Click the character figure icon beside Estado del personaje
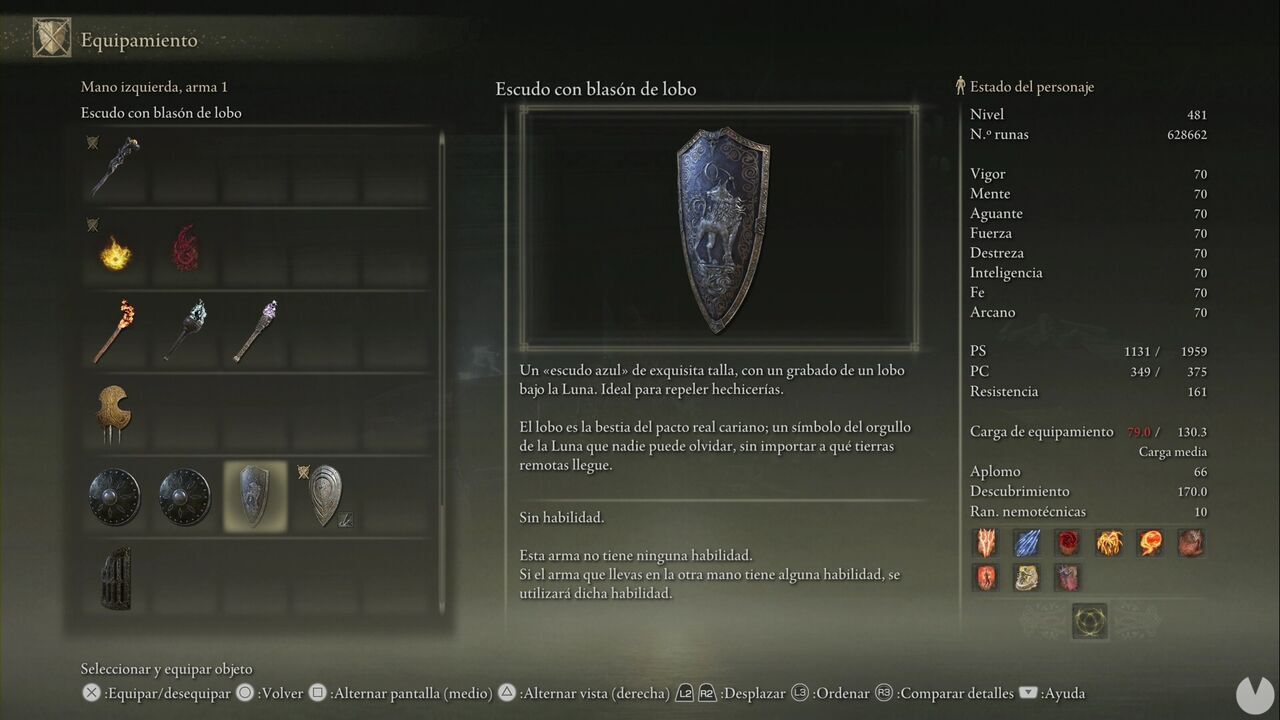The image size is (1280, 720). (x=959, y=86)
